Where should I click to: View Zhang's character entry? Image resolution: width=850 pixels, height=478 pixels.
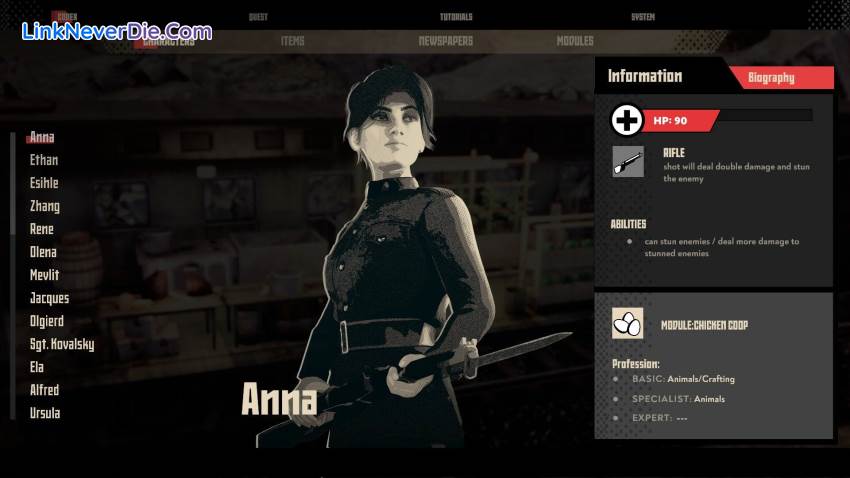(45, 206)
